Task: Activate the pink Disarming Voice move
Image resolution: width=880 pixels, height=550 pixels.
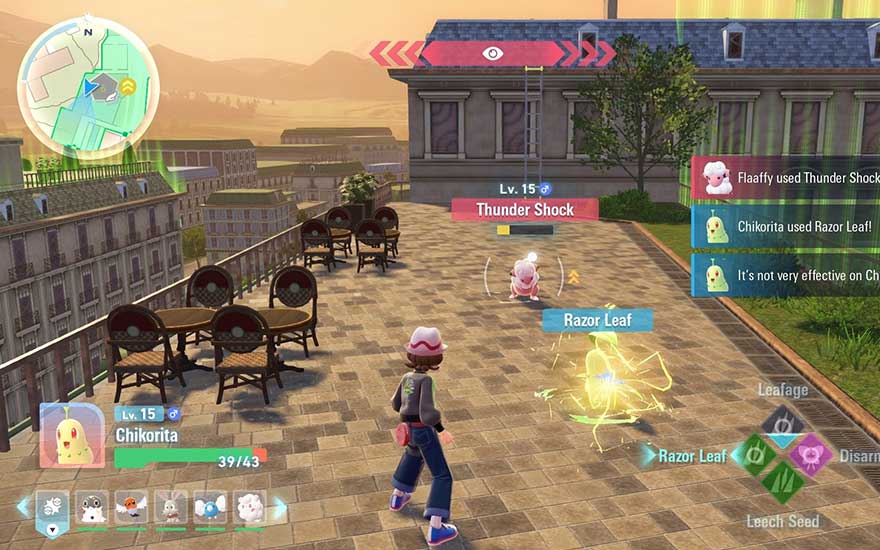Action: point(811,455)
